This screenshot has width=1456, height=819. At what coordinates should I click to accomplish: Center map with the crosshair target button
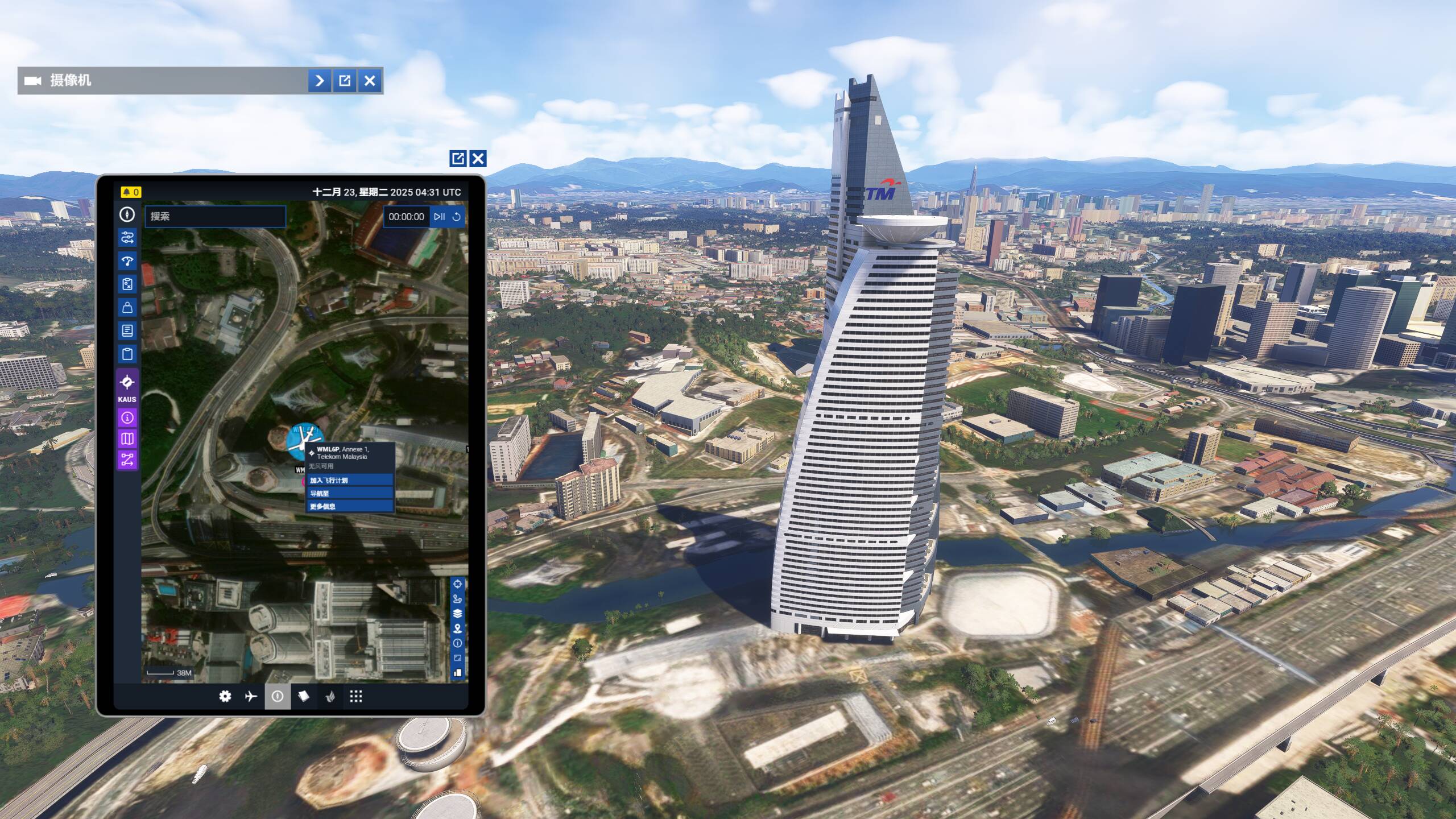point(457,584)
